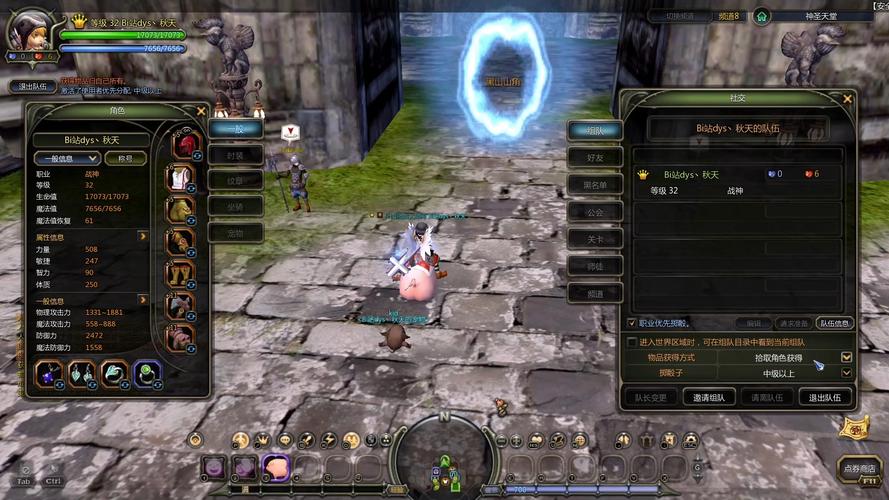
Task: Use the pink pig skill slot
Action: click(275, 466)
